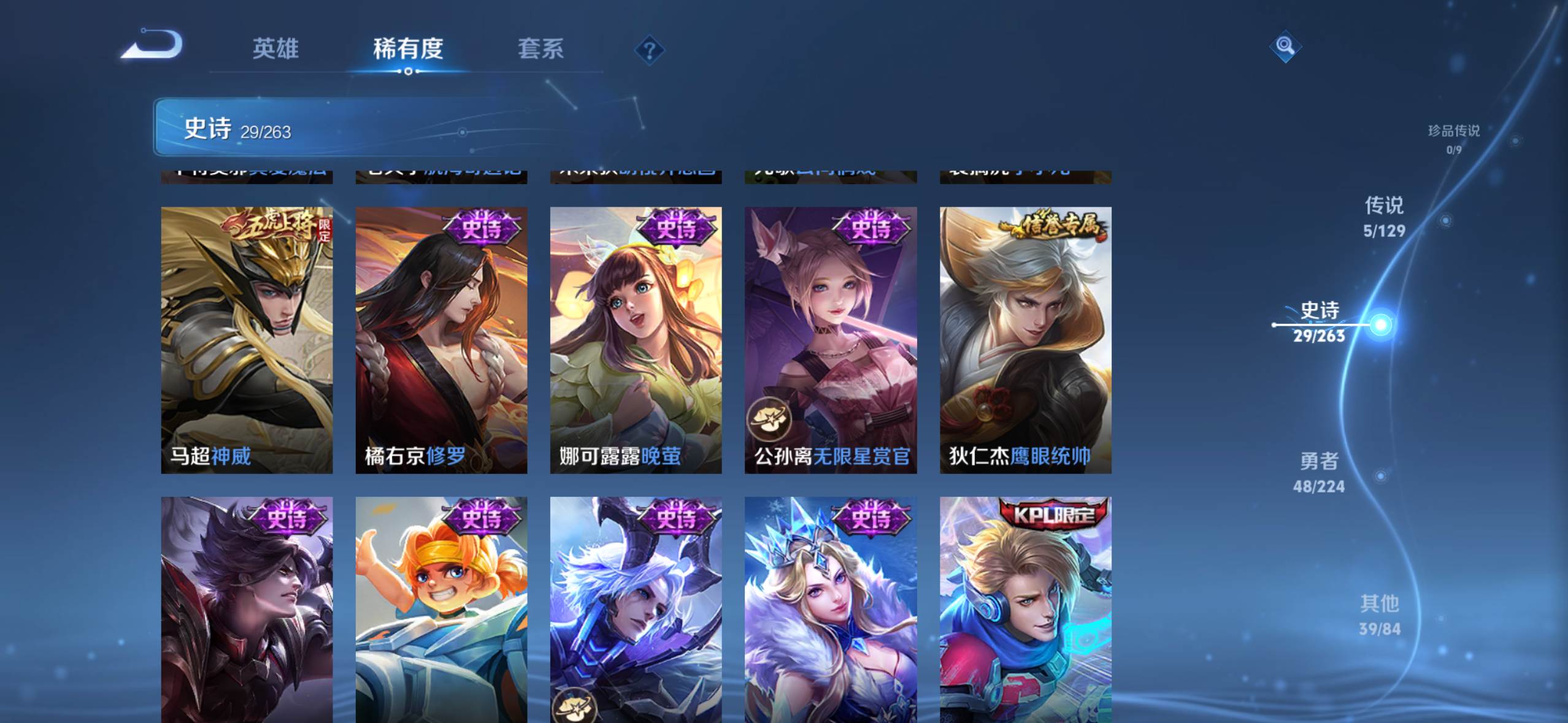Screen dimensions: 1568x723
Task: Open the 娜可露露 晚萤 skin card
Action: pos(636,340)
